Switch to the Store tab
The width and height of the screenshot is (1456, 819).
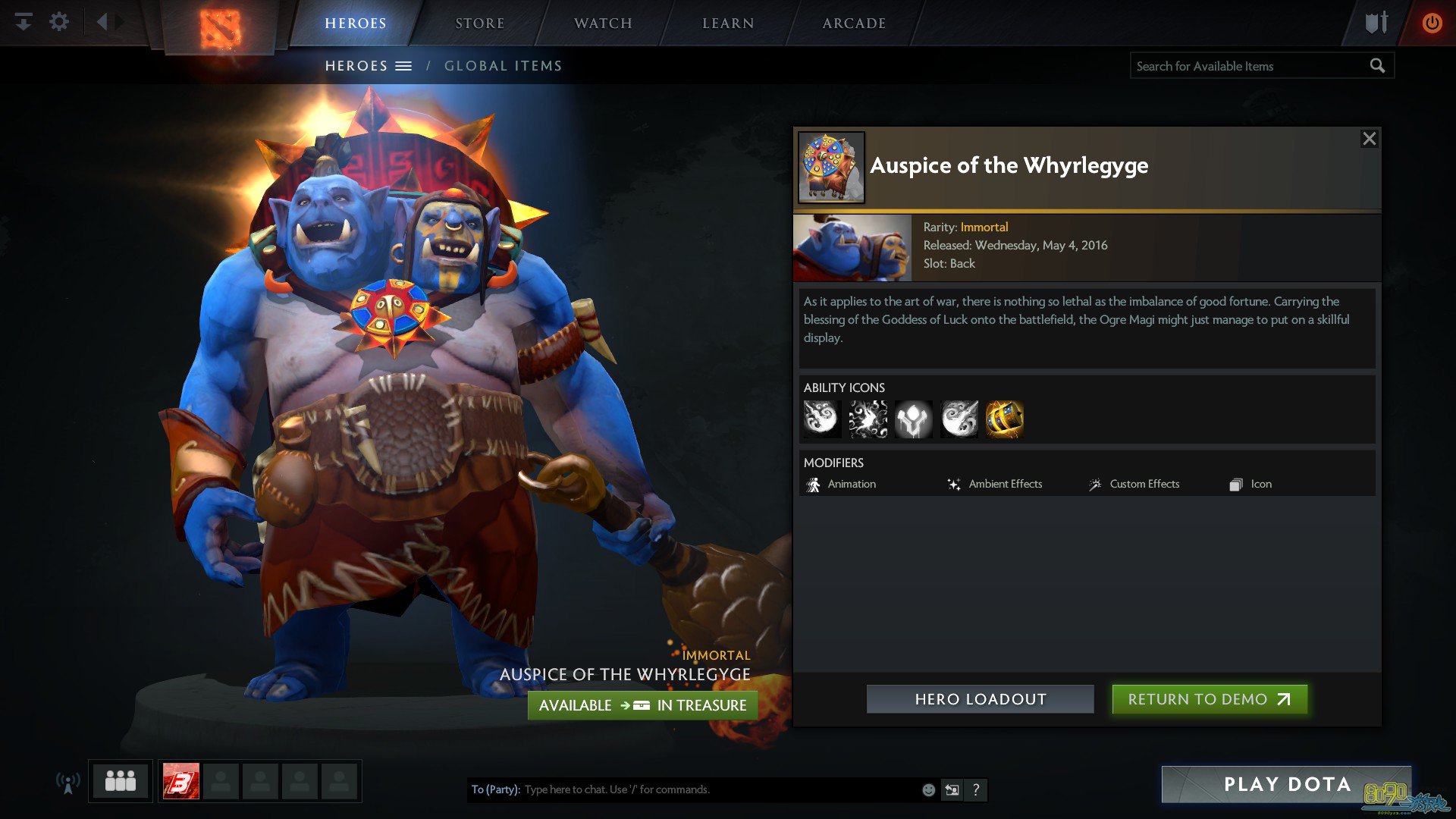[x=479, y=24]
